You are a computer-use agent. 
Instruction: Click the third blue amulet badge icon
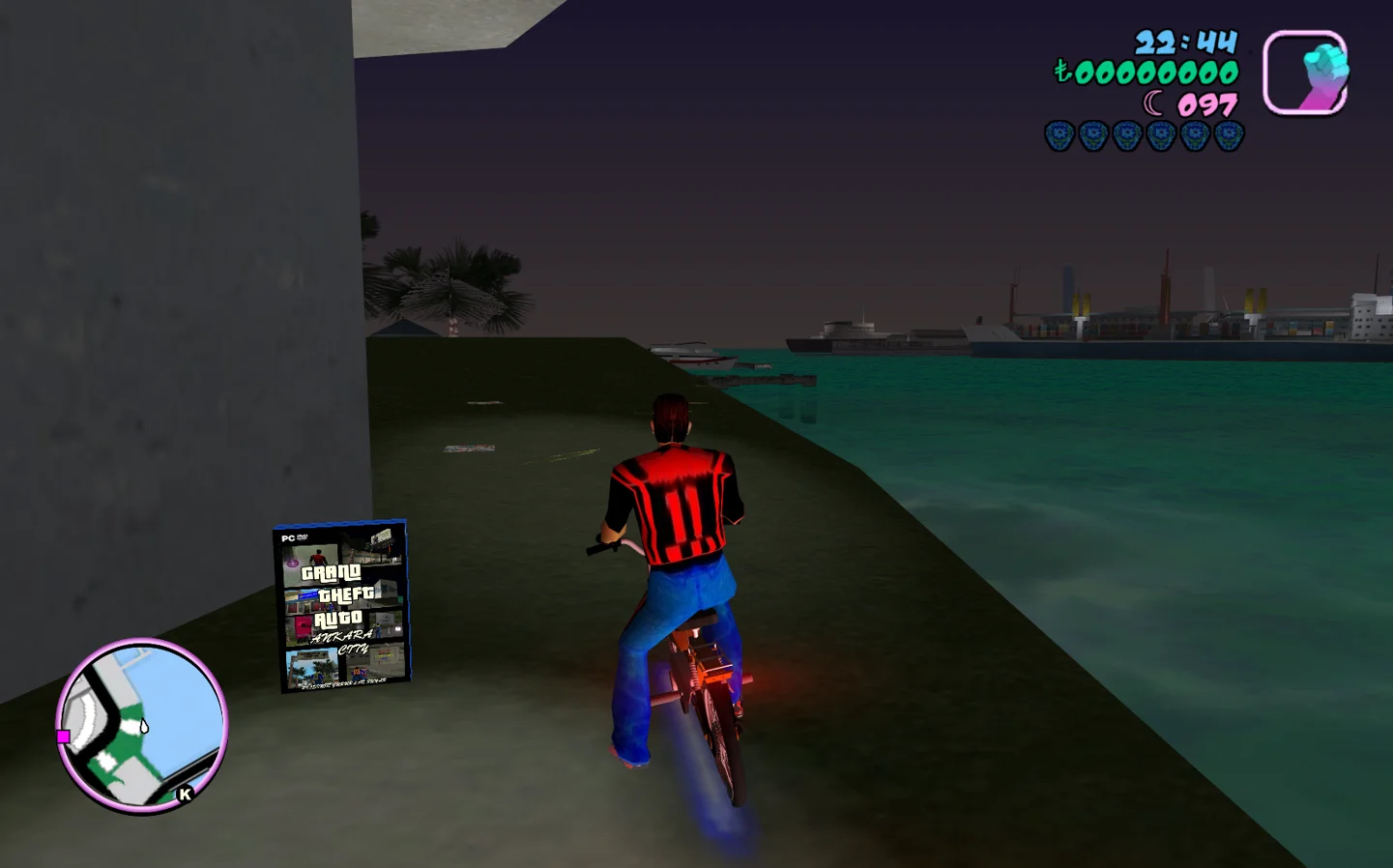pos(1125,134)
